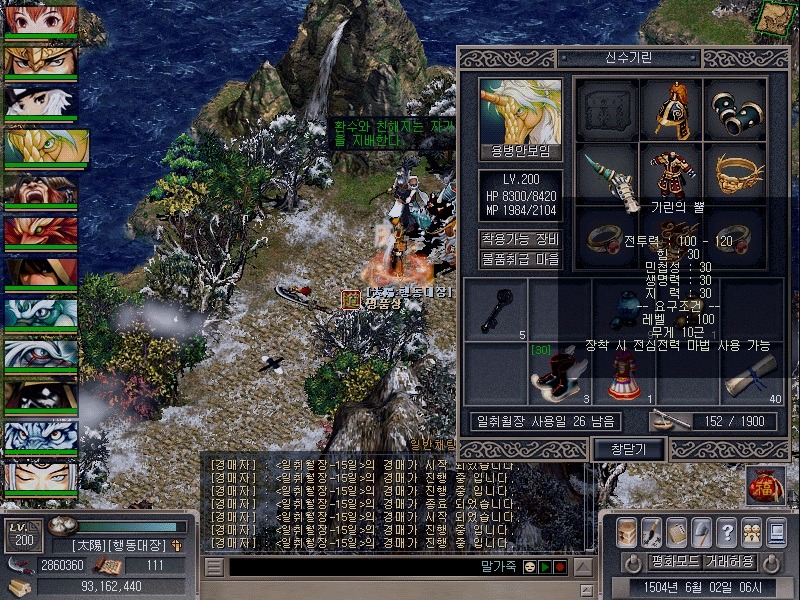The height and width of the screenshot is (600, 800).
Task: Select the paper scroll stack of 40
Action: pyautogui.click(x=752, y=373)
